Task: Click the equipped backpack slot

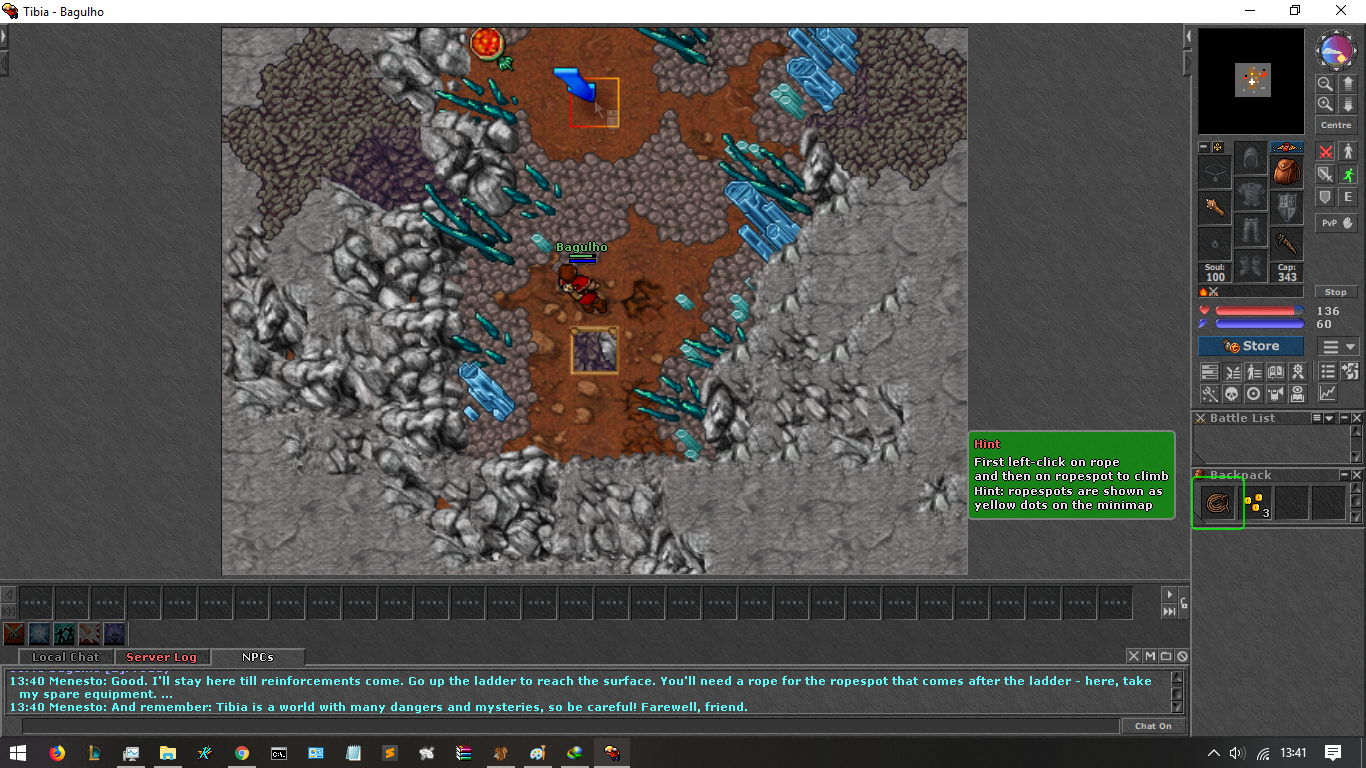Action: point(1287,172)
